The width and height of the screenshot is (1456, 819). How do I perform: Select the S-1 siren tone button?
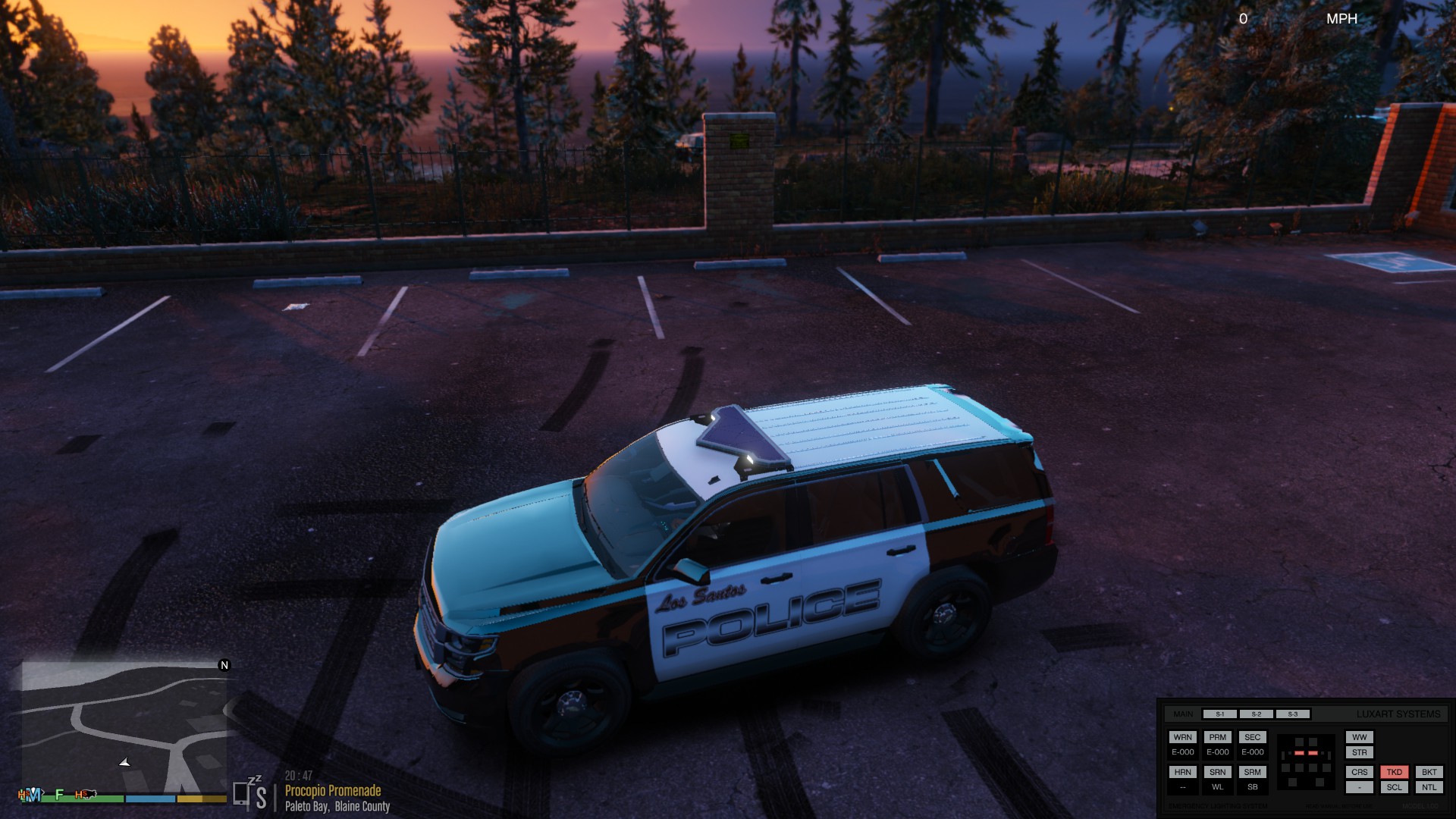(x=1219, y=714)
